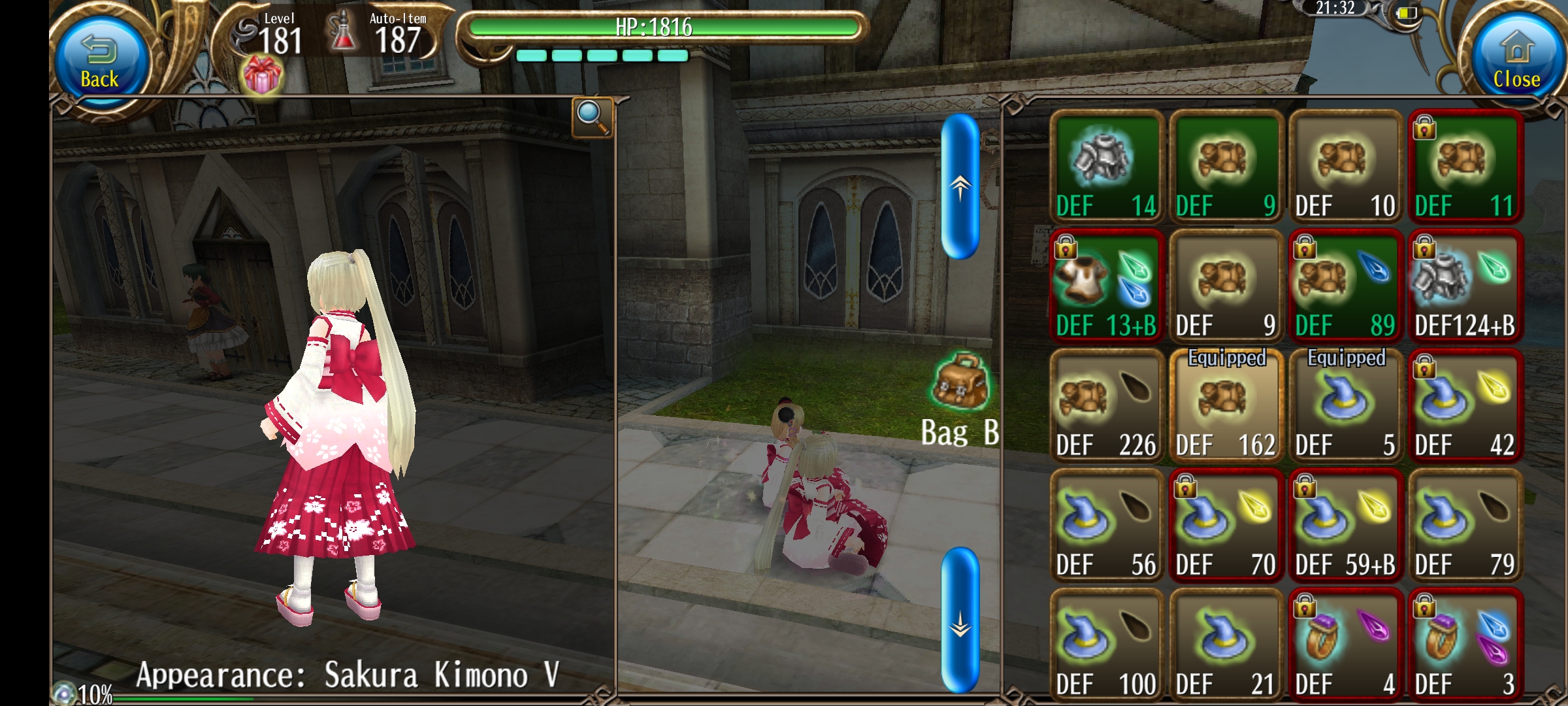Viewport: 1568px width, 706px height.
Task: Switch to Bag B
Action: (x=960, y=399)
